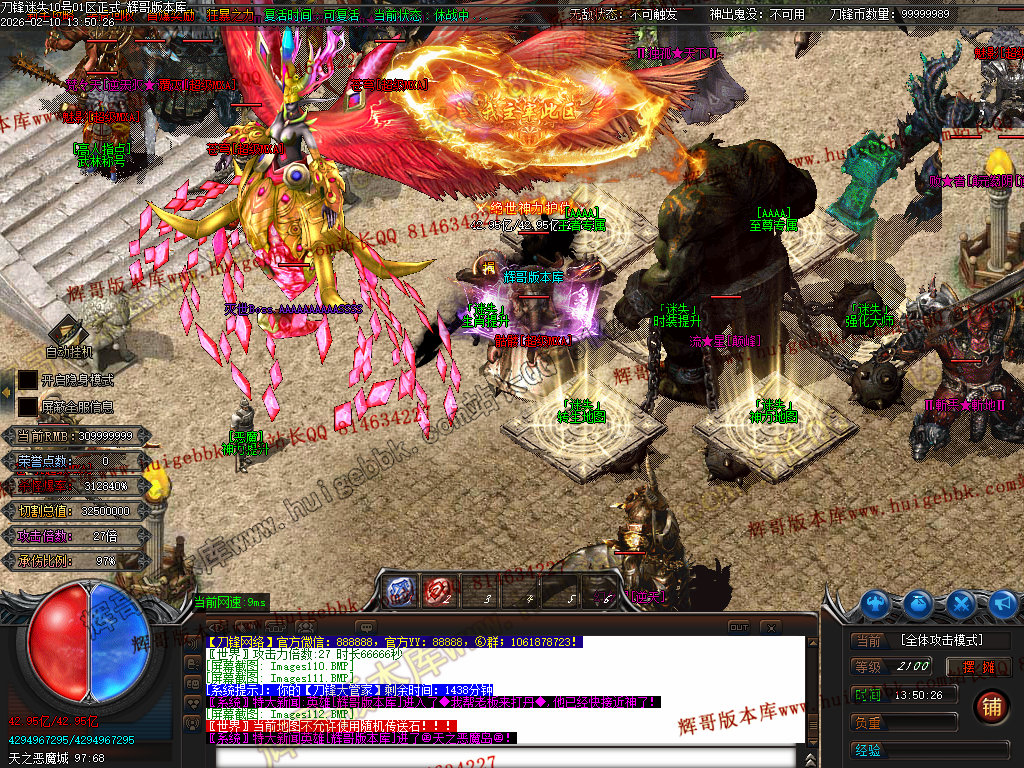The image size is (1024, 768).
Task: Use the red rune skill in hotbar slot two
Action: [436, 592]
